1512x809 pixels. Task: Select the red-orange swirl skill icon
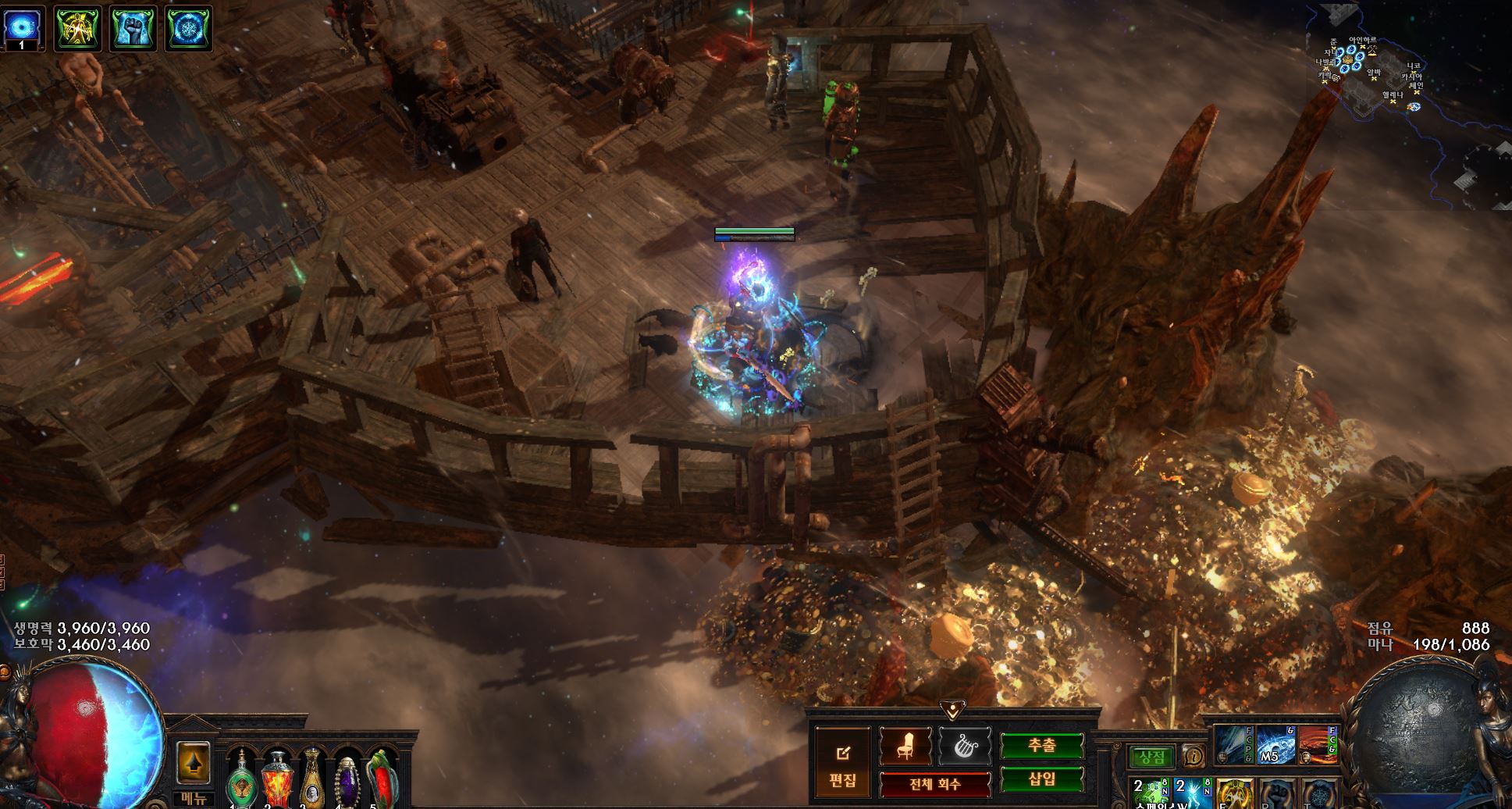click(1317, 746)
